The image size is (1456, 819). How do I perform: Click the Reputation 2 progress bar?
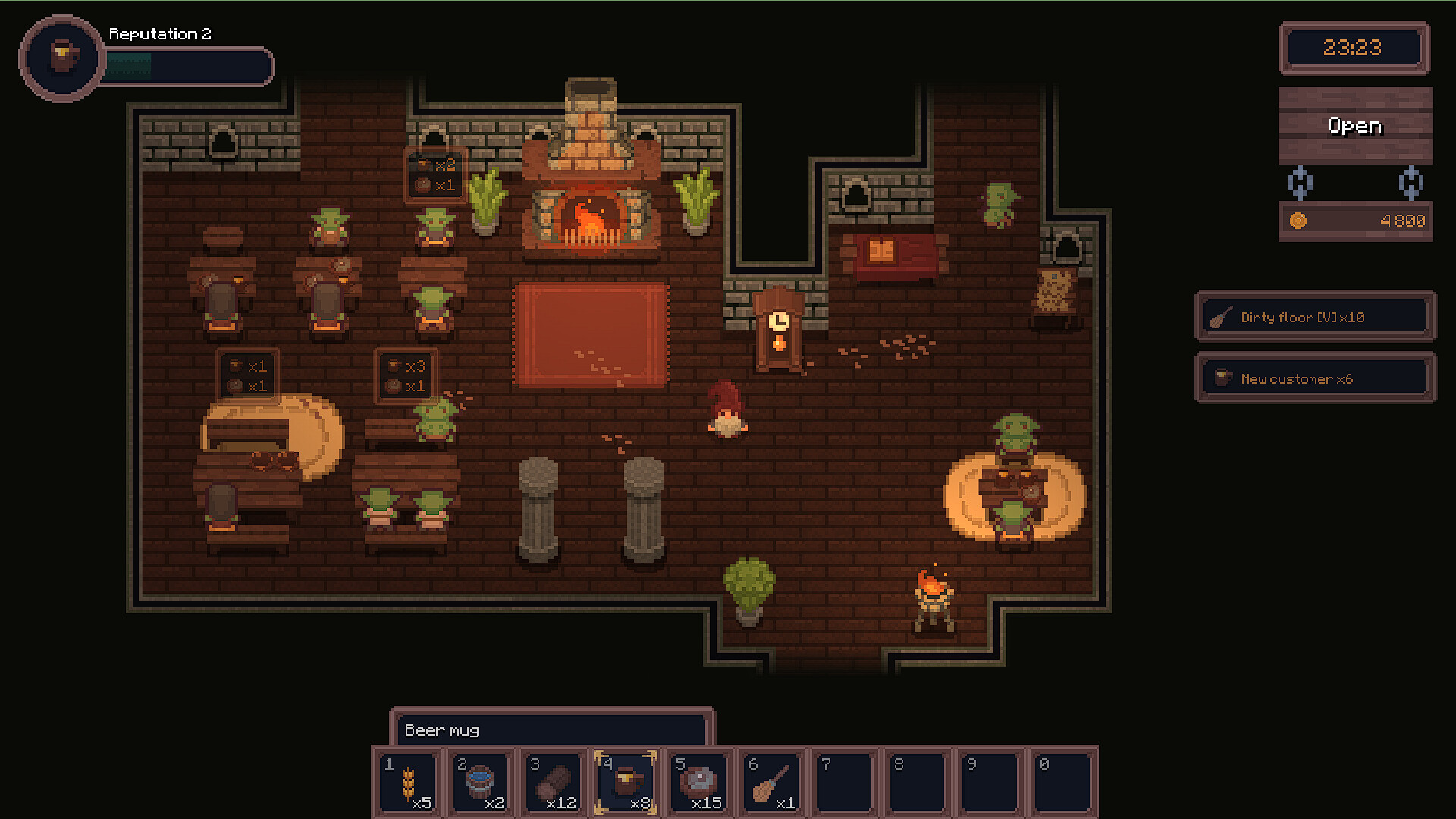[188, 67]
